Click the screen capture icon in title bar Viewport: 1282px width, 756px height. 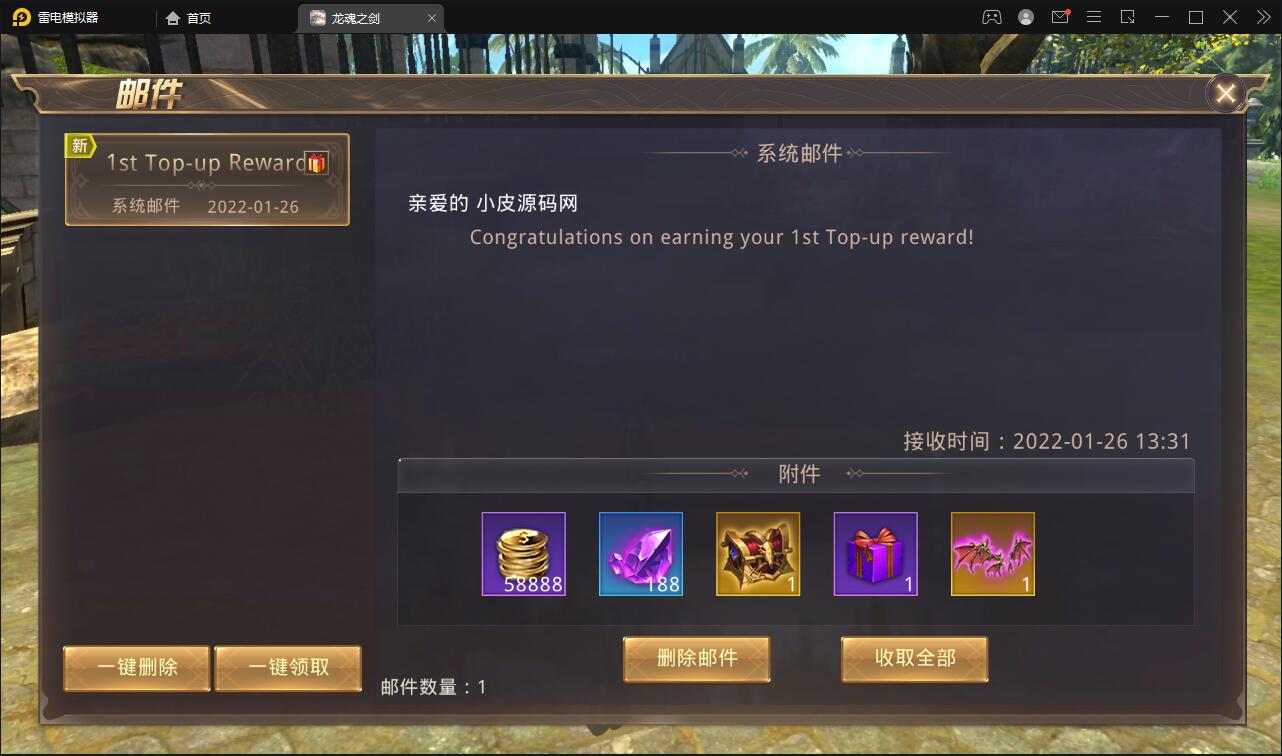1128,16
